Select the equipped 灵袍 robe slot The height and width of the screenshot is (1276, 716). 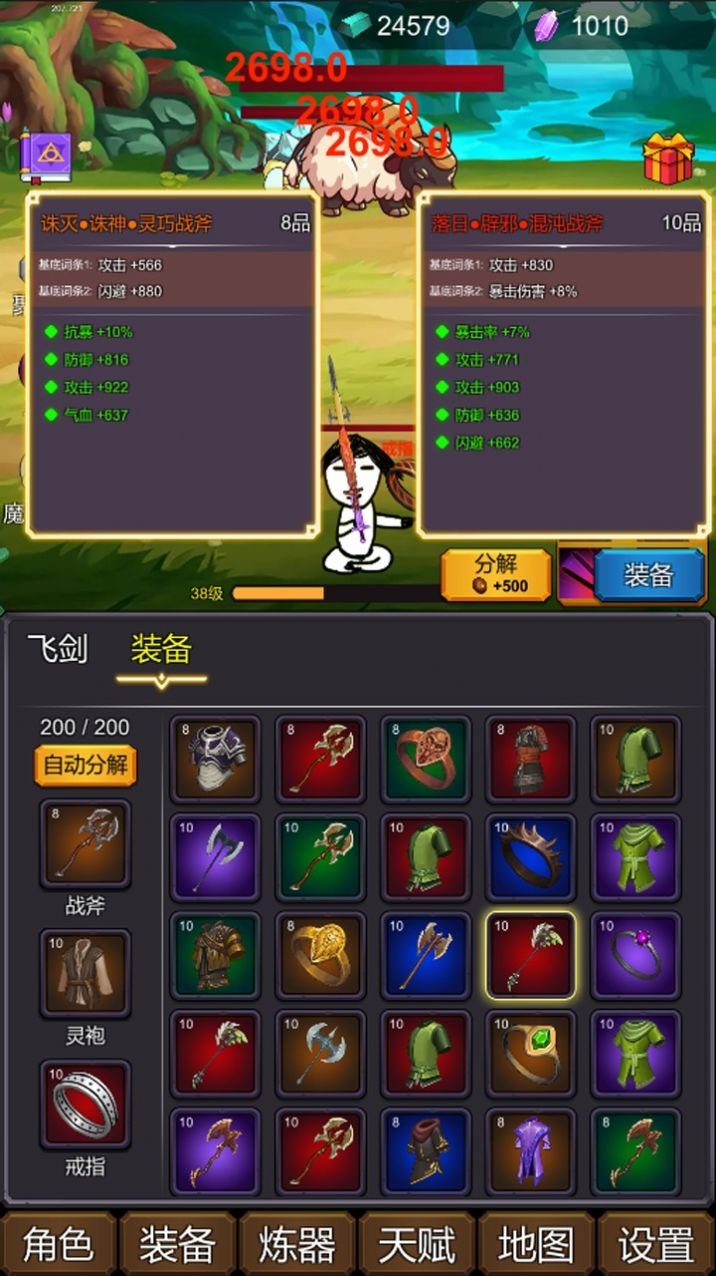pyautogui.click(x=85, y=974)
